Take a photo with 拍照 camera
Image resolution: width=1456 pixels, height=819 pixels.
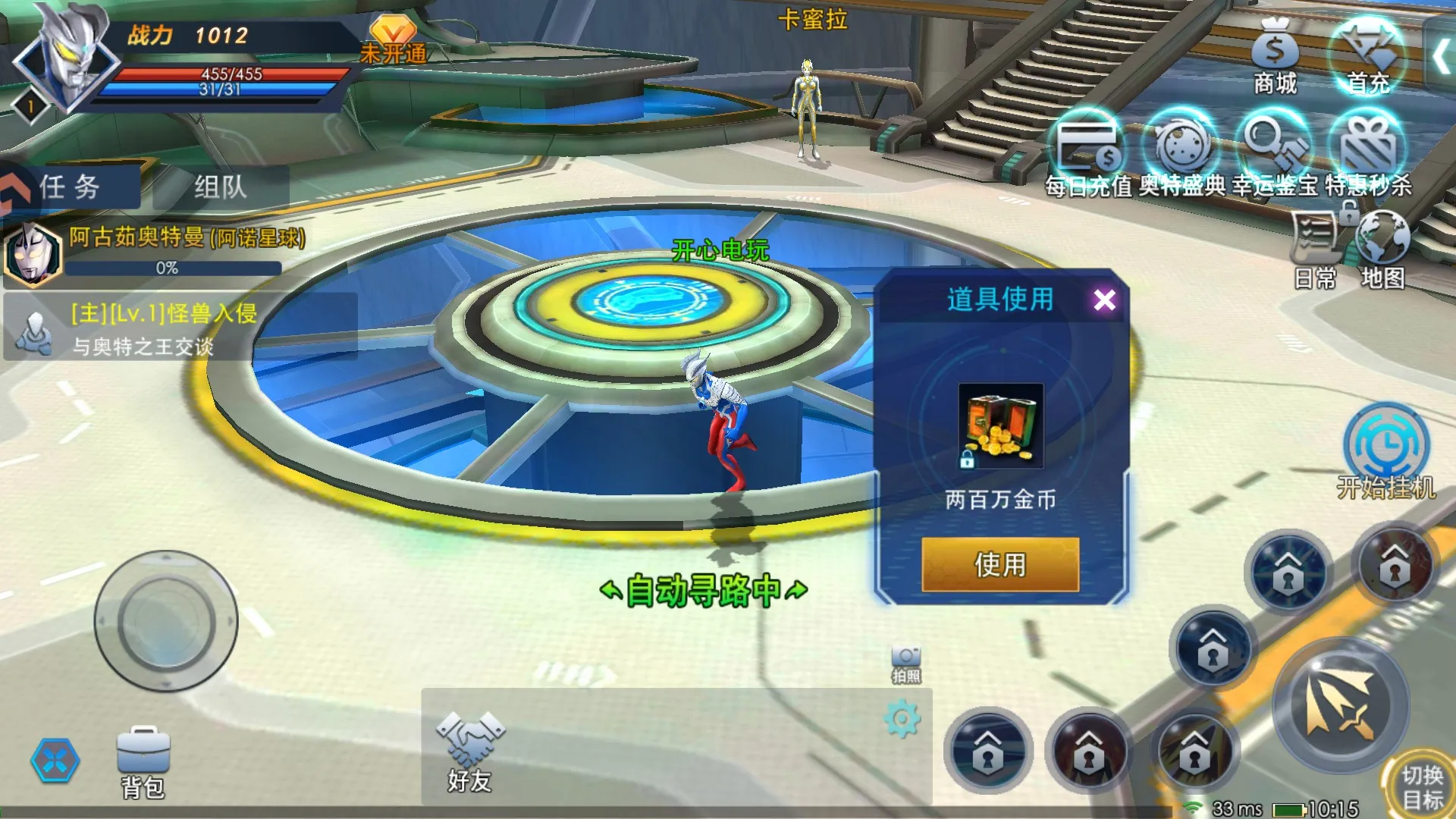click(x=906, y=664)
